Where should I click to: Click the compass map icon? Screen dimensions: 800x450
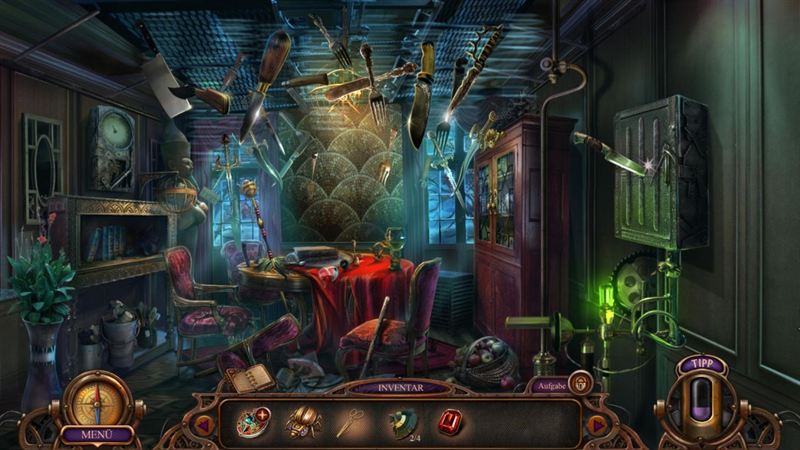click(97, 401)
